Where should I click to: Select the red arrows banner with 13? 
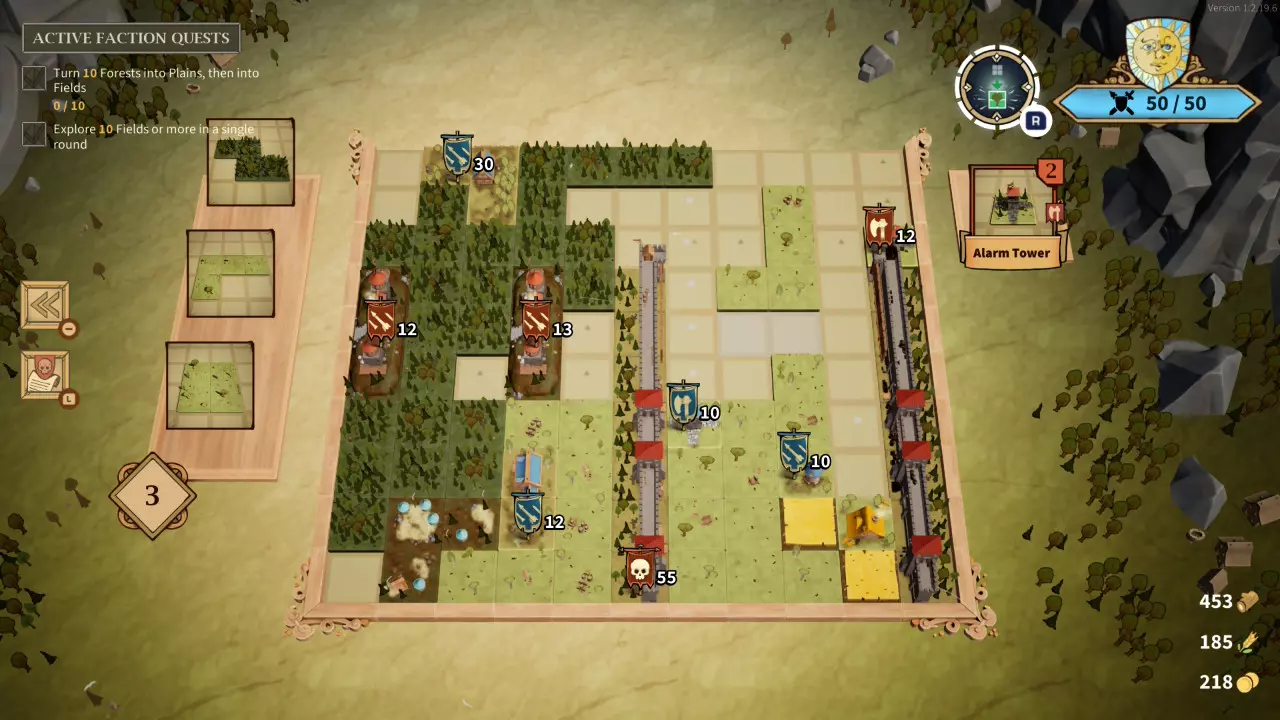(x=537, y=322)
